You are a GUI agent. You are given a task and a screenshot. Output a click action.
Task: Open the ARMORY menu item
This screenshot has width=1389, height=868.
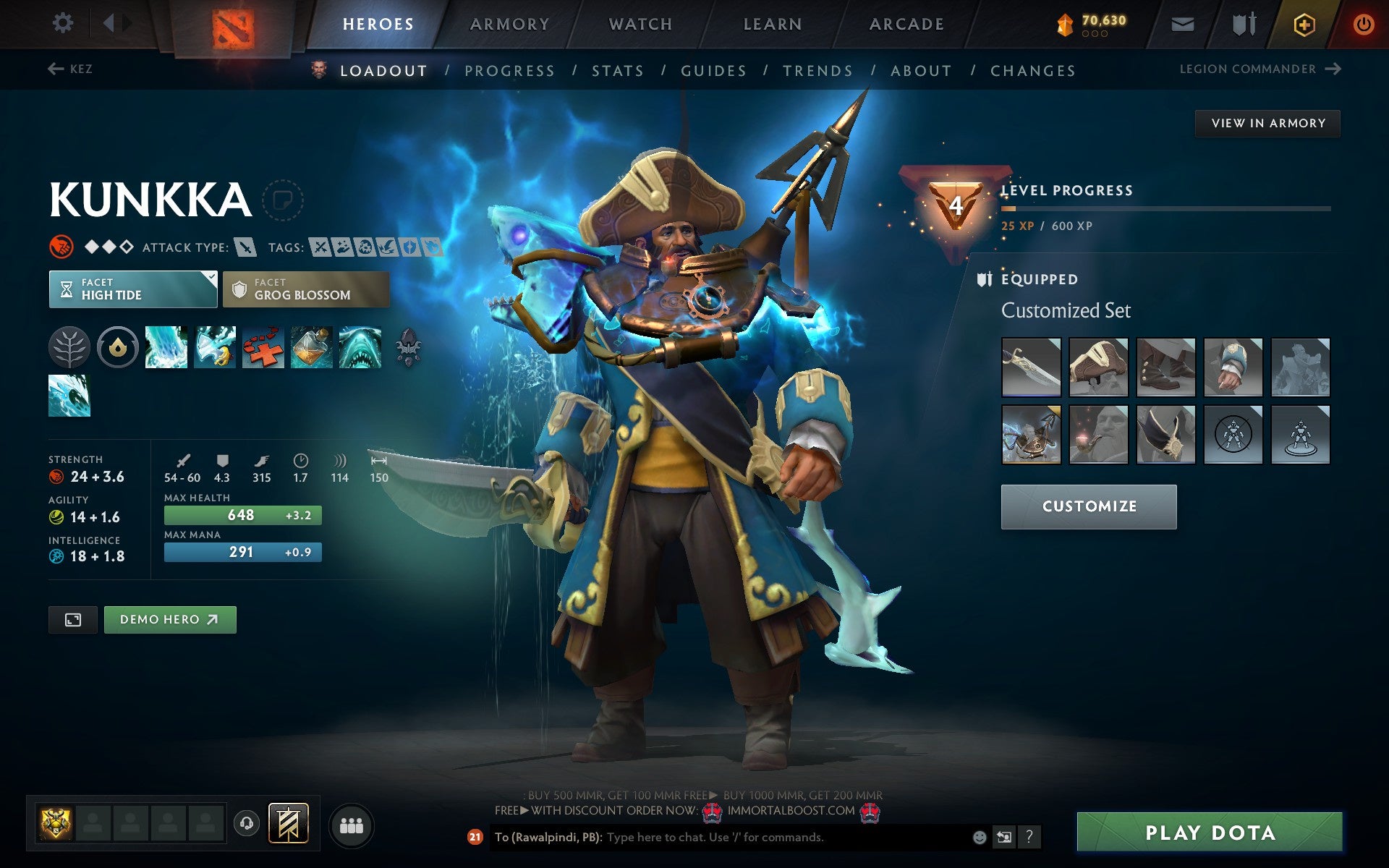pos(509,23)
